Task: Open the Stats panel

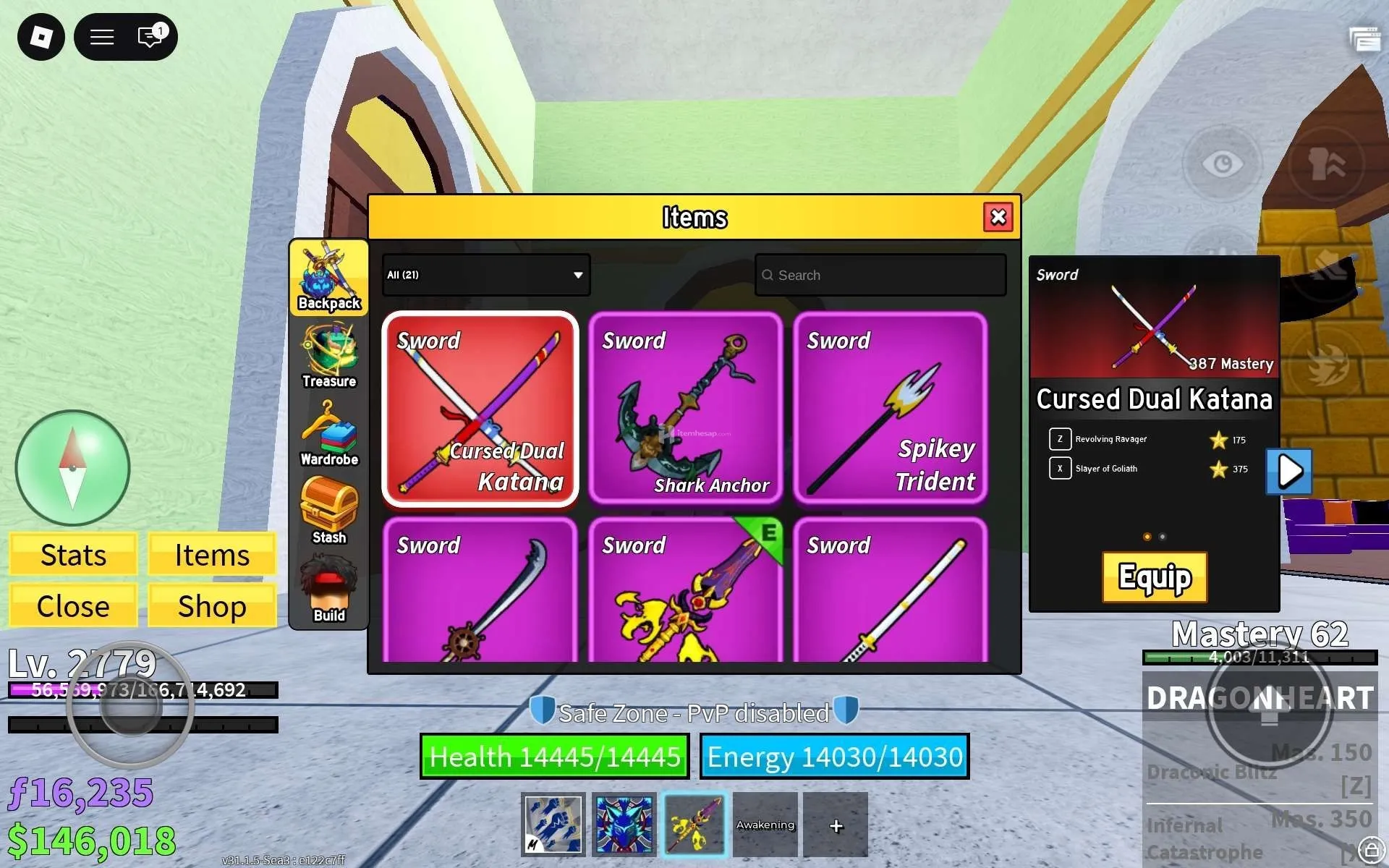Action: click(x=73, y=555)
